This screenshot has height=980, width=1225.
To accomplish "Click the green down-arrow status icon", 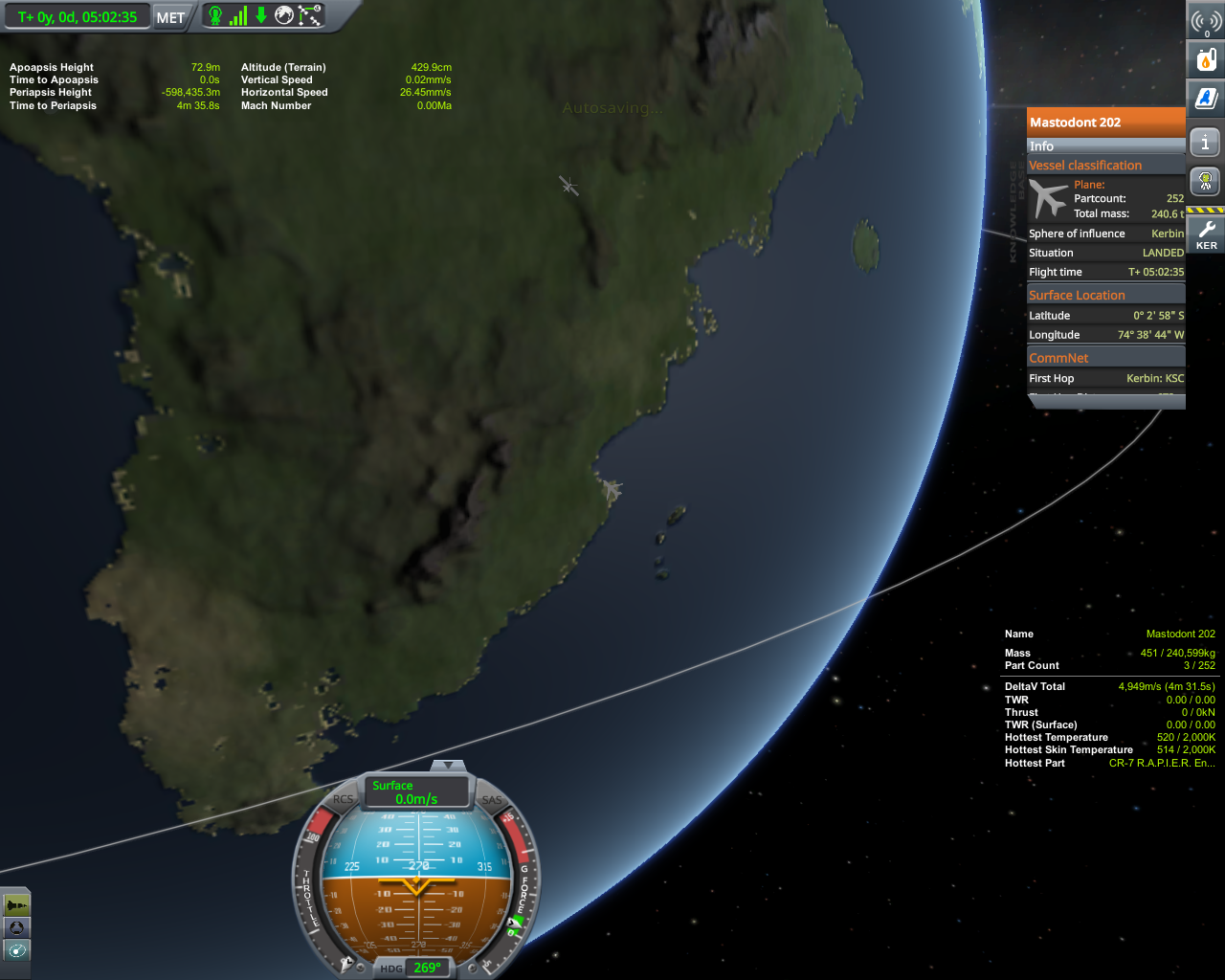I will pyautogui.click(x=260, y=15).
